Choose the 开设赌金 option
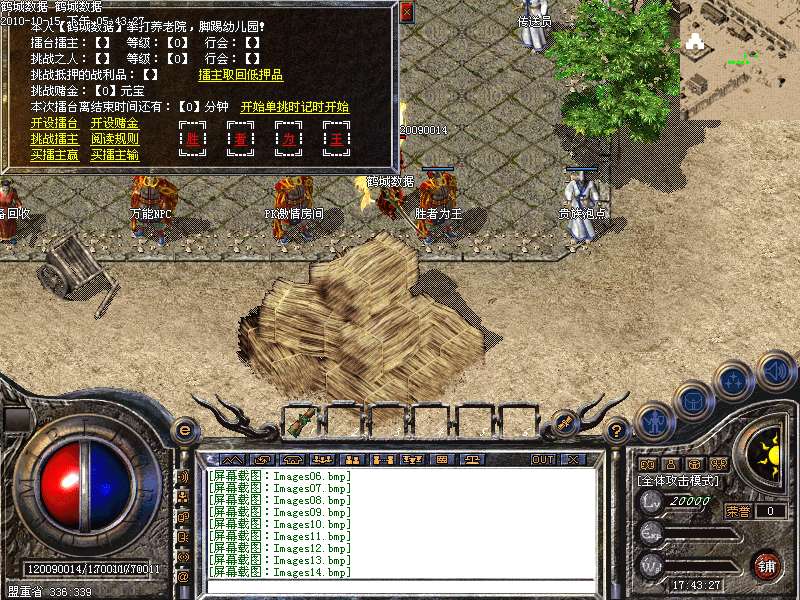 115,123
